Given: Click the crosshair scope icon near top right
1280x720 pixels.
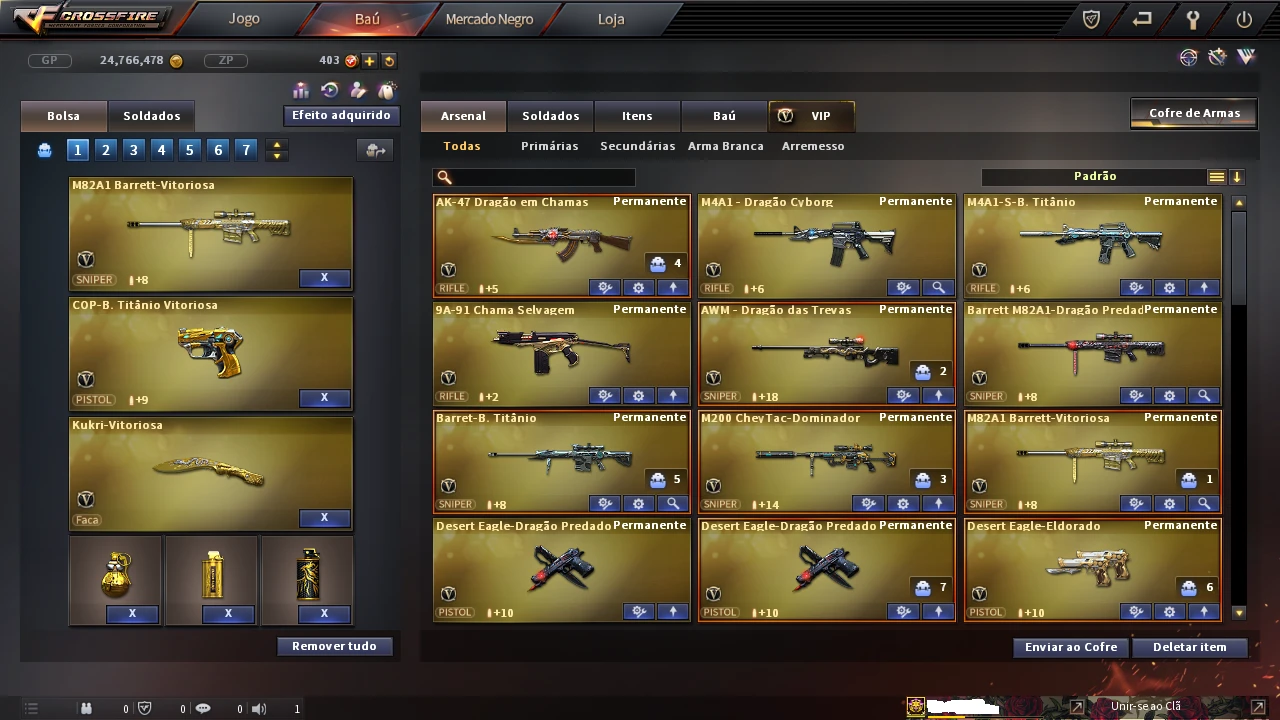Looking at the screenshot, I should (1188, 57).
